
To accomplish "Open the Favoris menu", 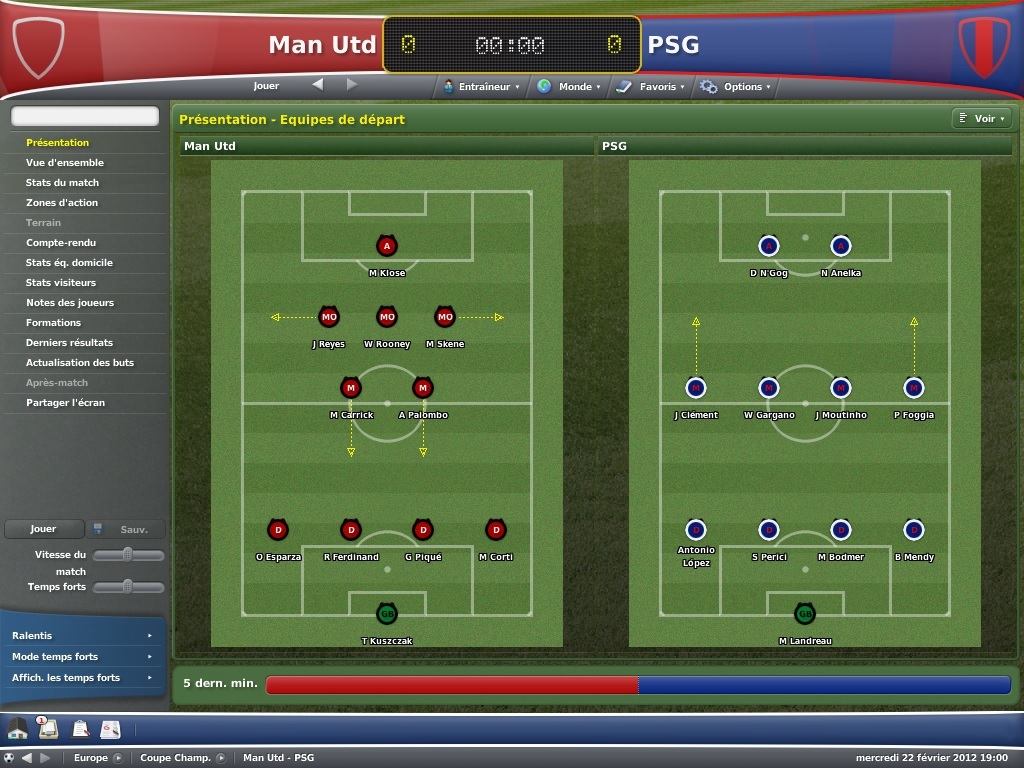I will [651, 87].
